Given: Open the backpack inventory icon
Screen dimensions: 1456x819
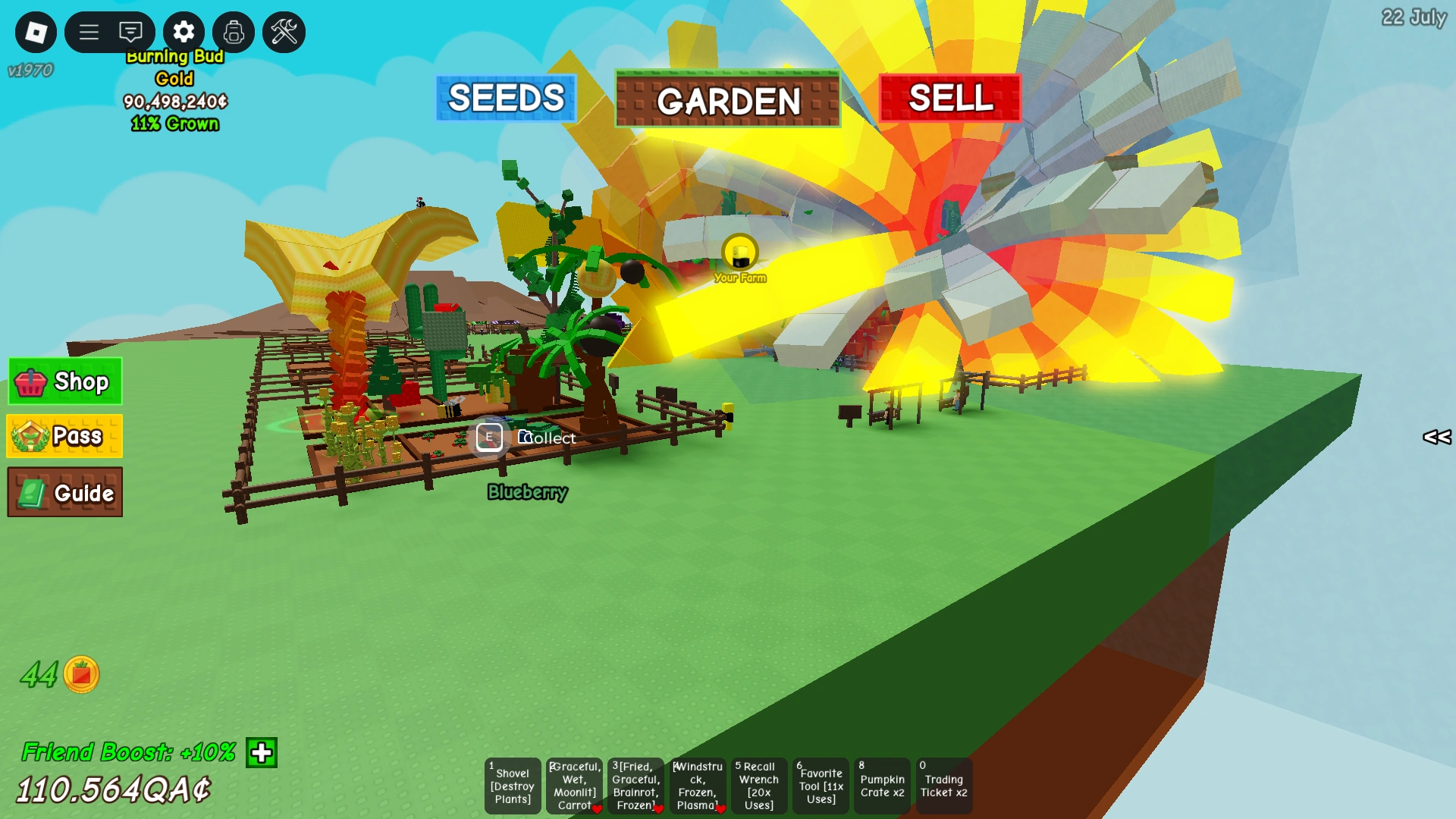Looking at the screenshot, I should [234, 32].
